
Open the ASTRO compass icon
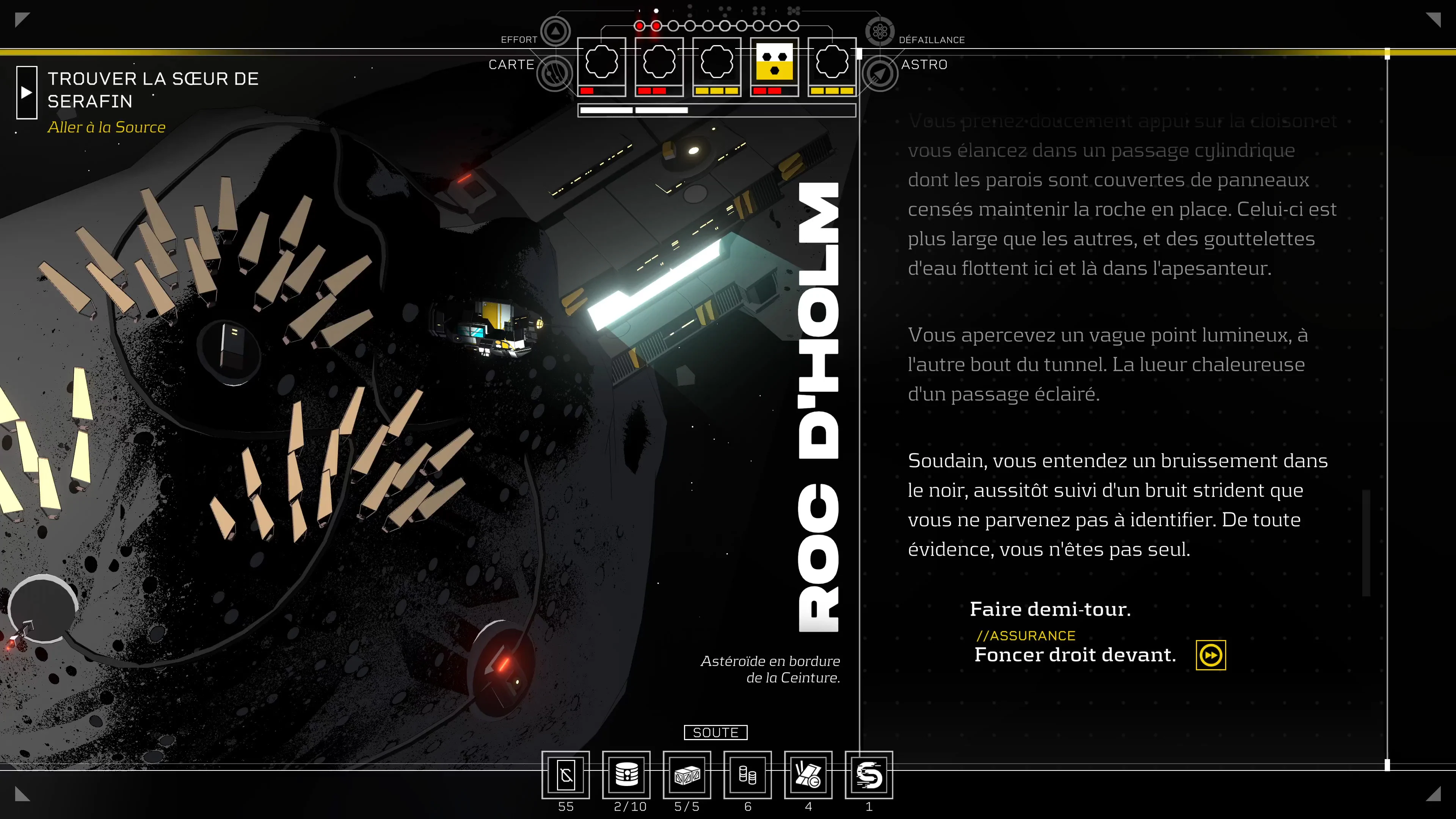(x=880, y=74)
